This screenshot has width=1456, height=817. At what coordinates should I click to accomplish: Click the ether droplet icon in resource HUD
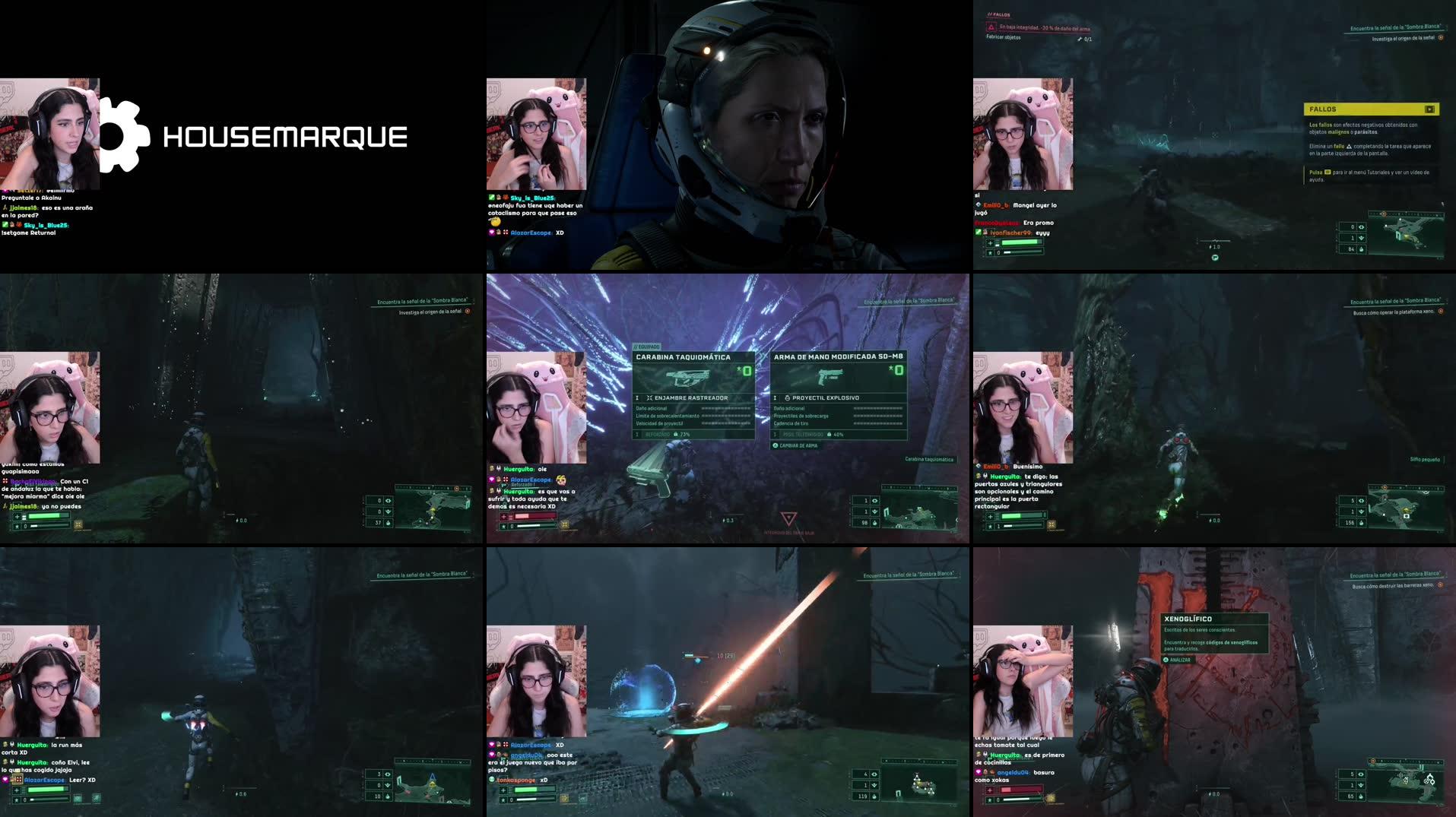[x=1360, y=250]
